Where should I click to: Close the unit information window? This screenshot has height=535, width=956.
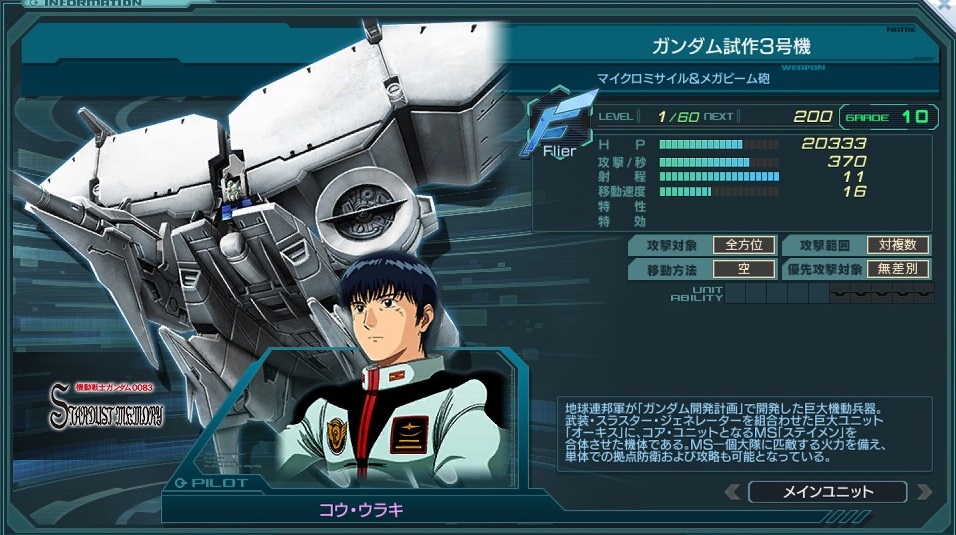pos(945,6)
